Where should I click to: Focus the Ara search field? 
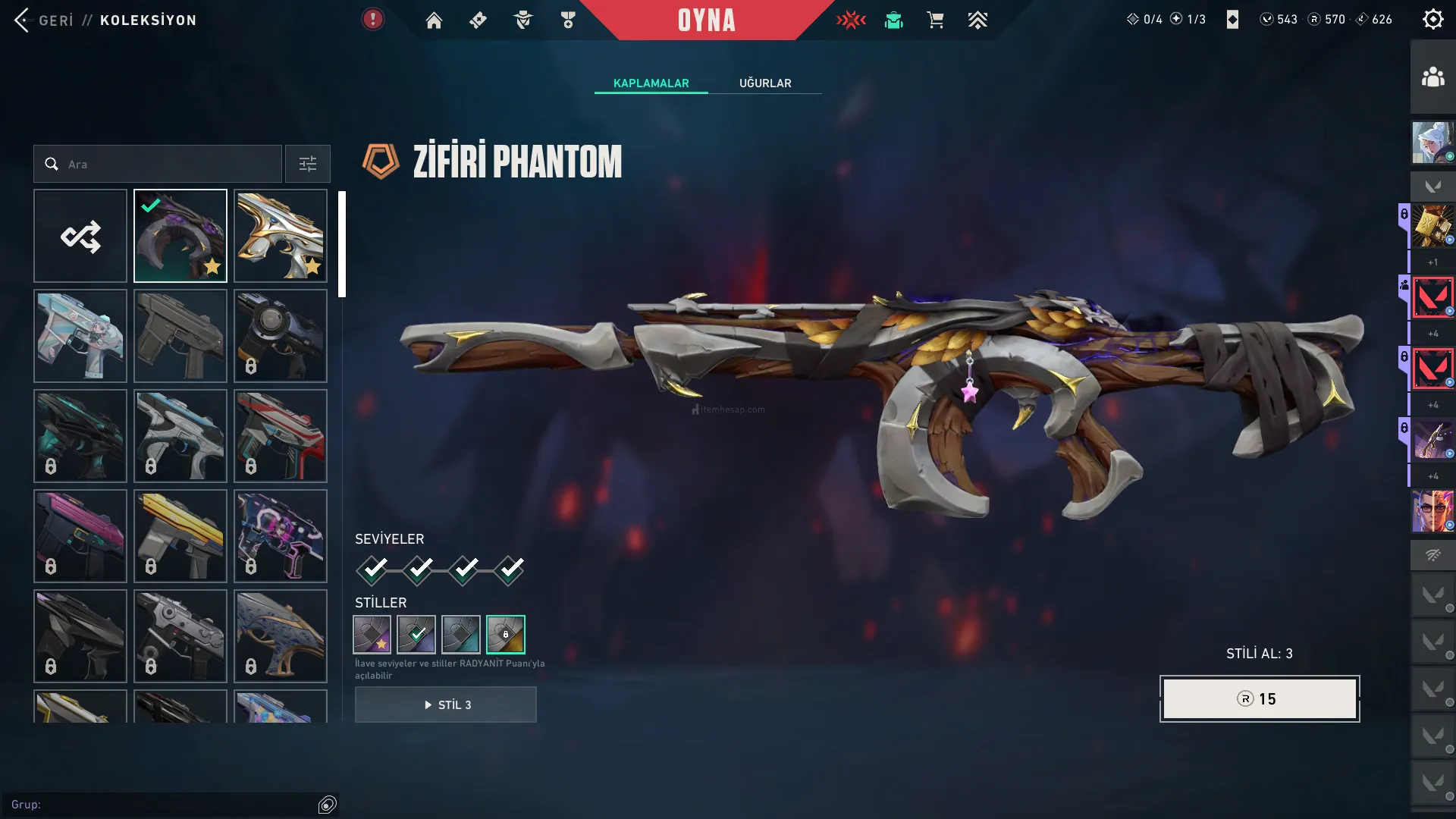(x=167, y=164)
